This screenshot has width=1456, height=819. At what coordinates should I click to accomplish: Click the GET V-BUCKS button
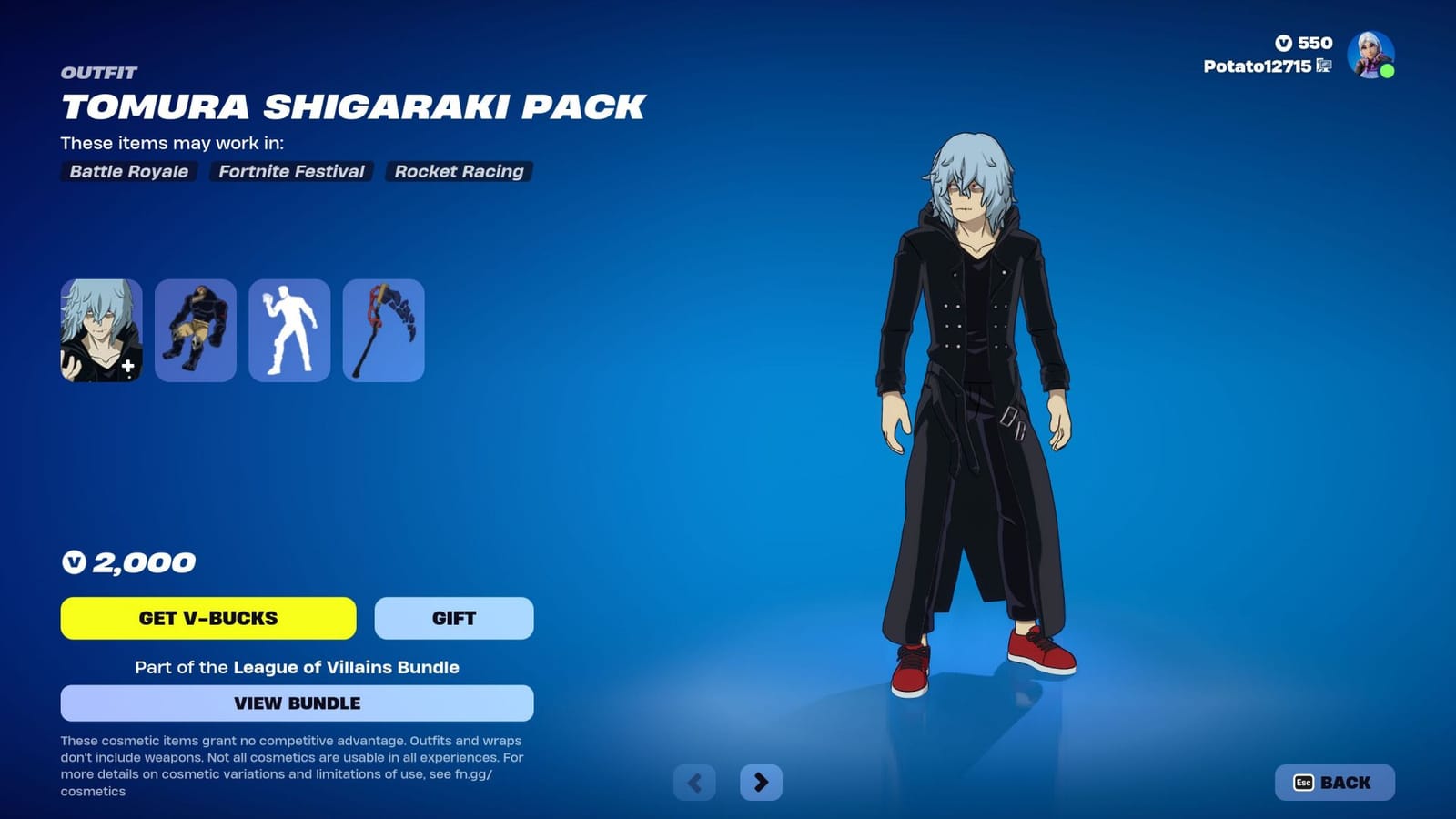coord(207,618)
